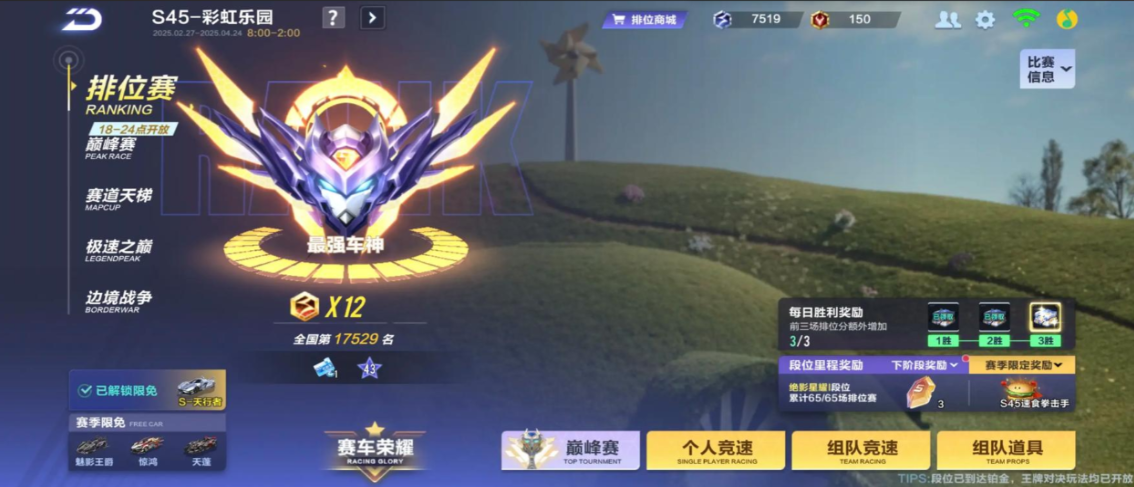Image resolution: width=1134 pixels, height=487 pixels.
Task: Start 个人竞速 single player racing
Action: (715, 450)
